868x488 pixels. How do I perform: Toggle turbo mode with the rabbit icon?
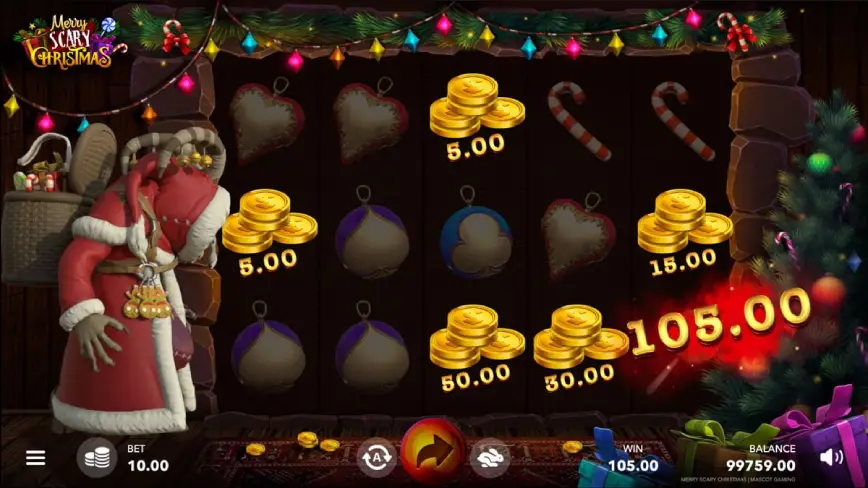[490, 457]
